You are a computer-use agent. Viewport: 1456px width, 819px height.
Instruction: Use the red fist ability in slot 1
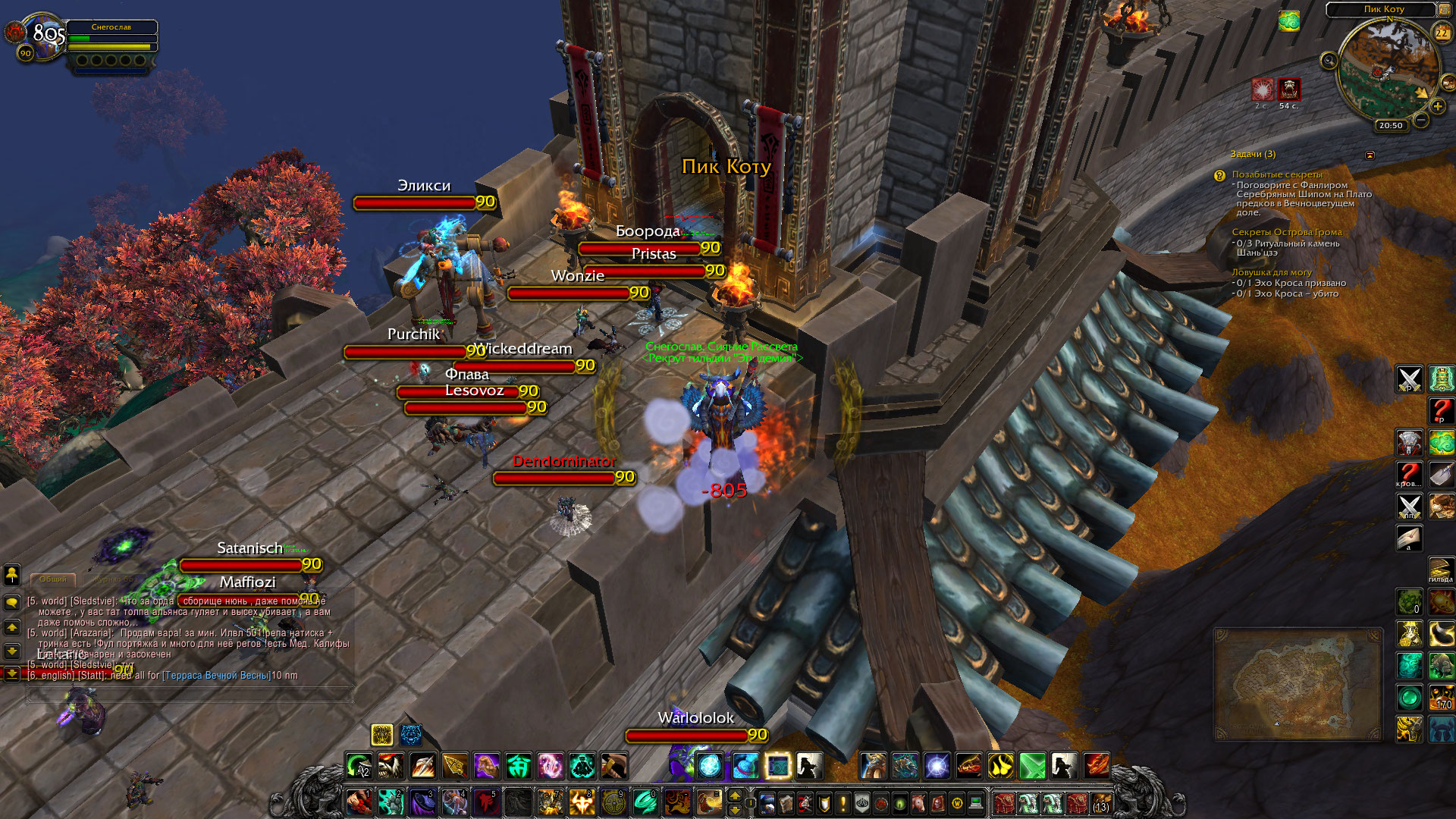[x=359, y=802]
